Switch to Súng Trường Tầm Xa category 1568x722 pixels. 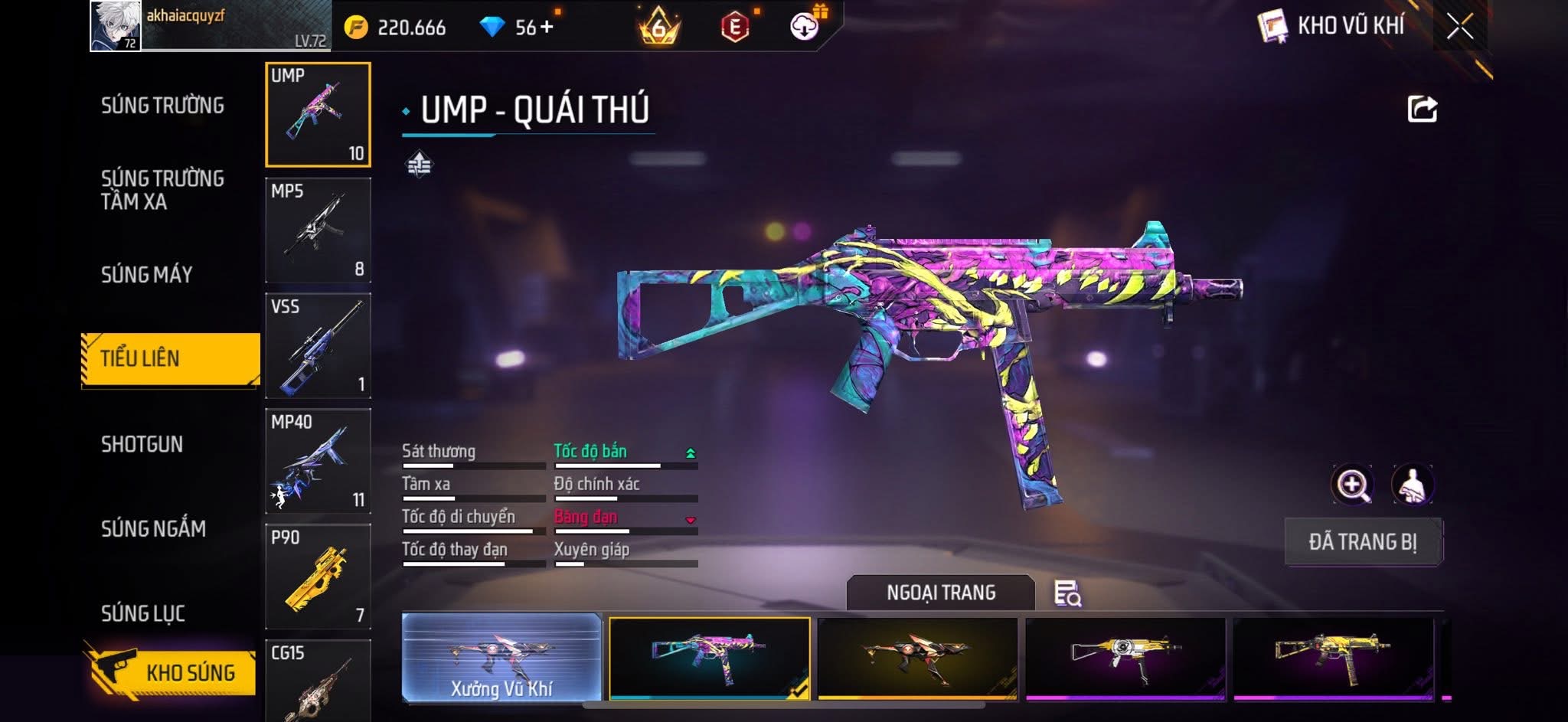click(162, 190)
